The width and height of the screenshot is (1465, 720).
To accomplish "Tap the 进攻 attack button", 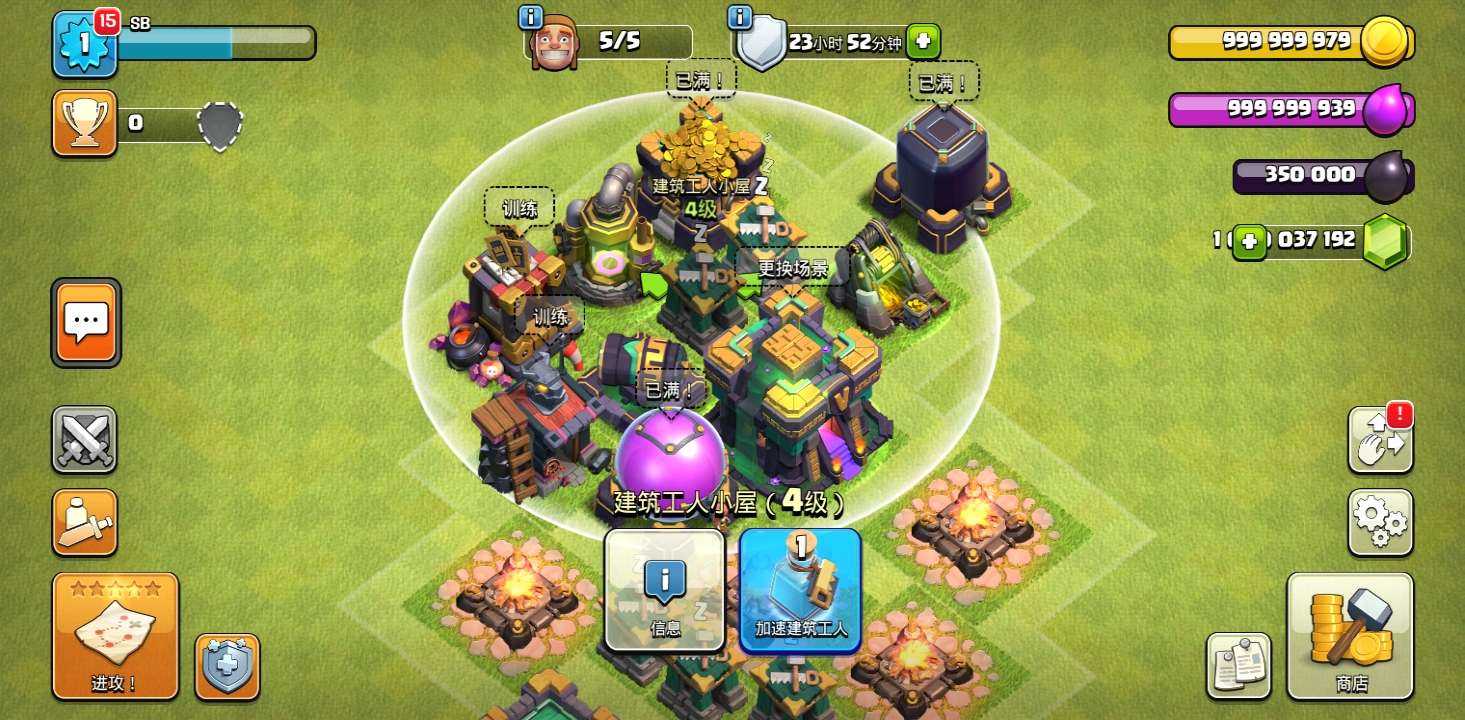I will [115, 636].
